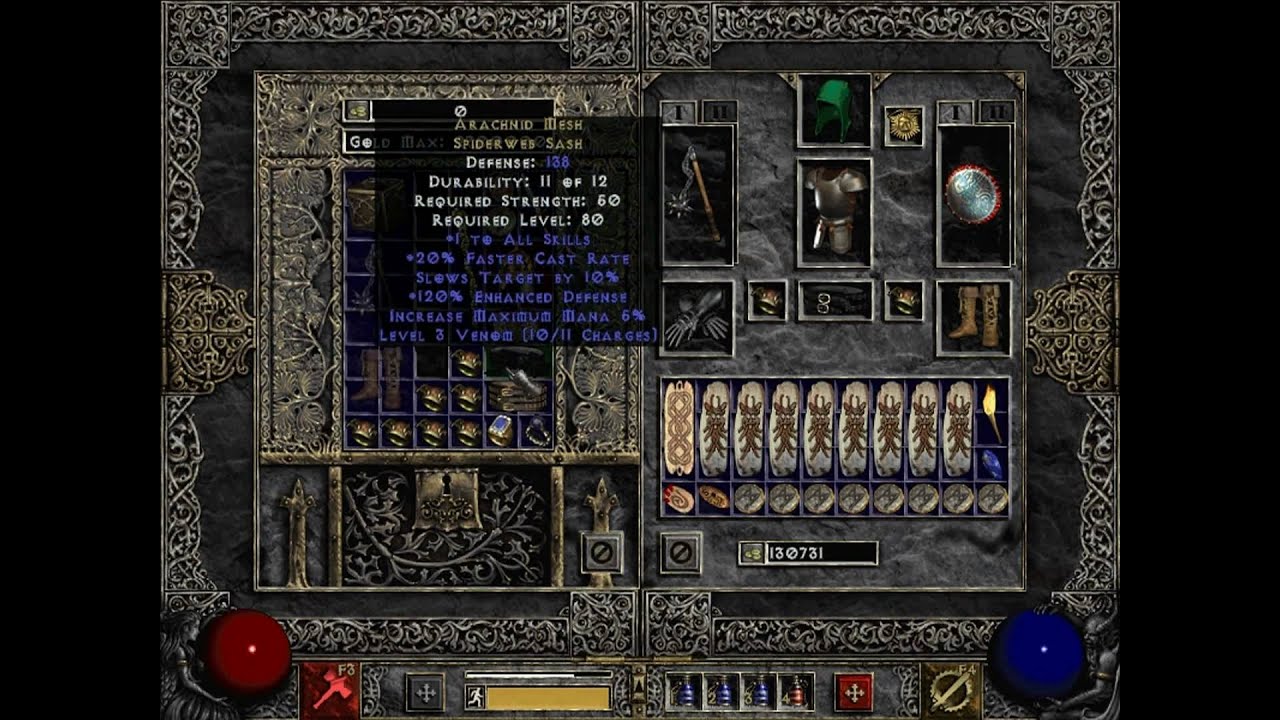Select the round shield in the off-hand slot
The image size is (1280, 720).
[x=974, y=195]
